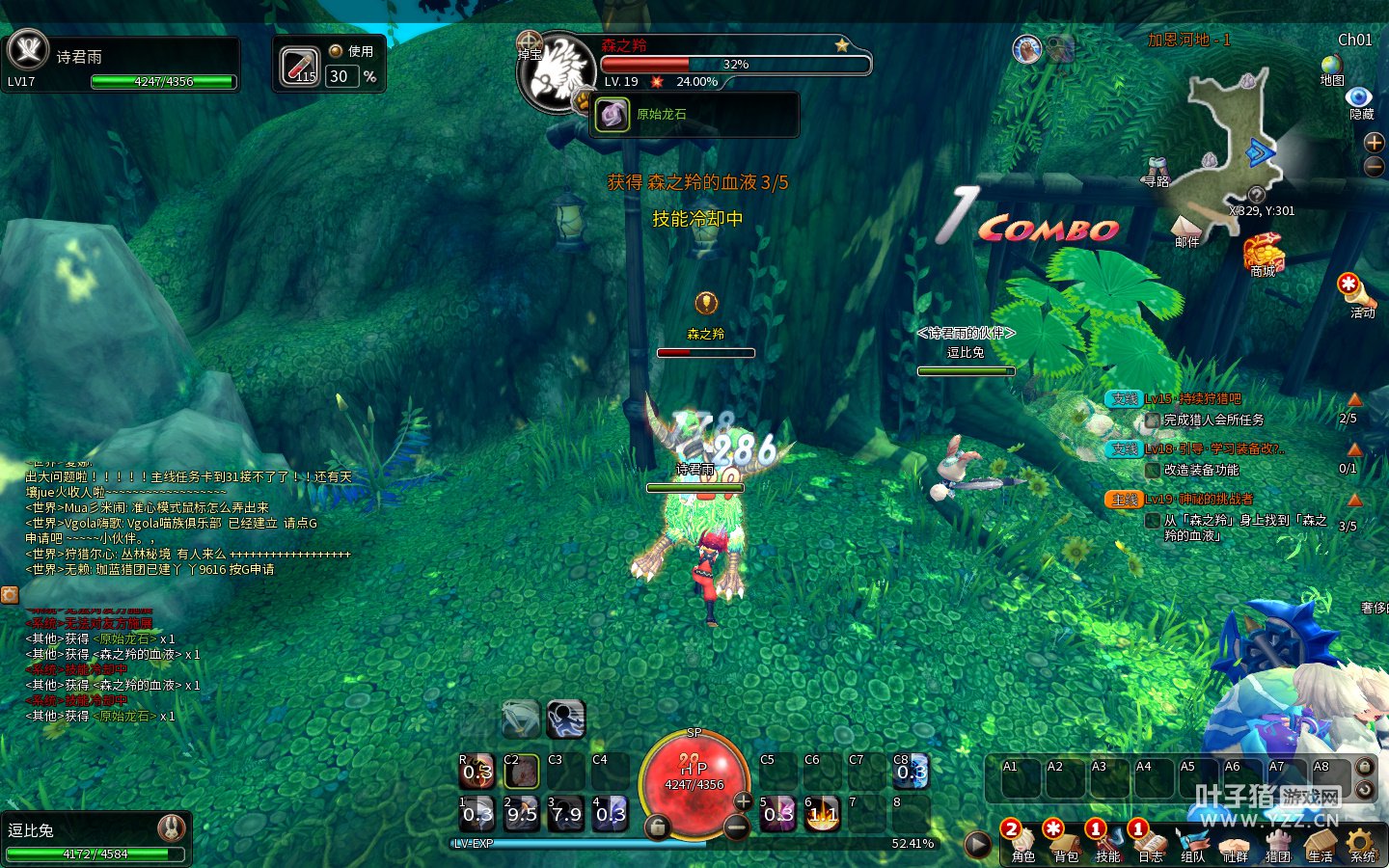Open the 邮件 mail envelope

coord(1185,228)
